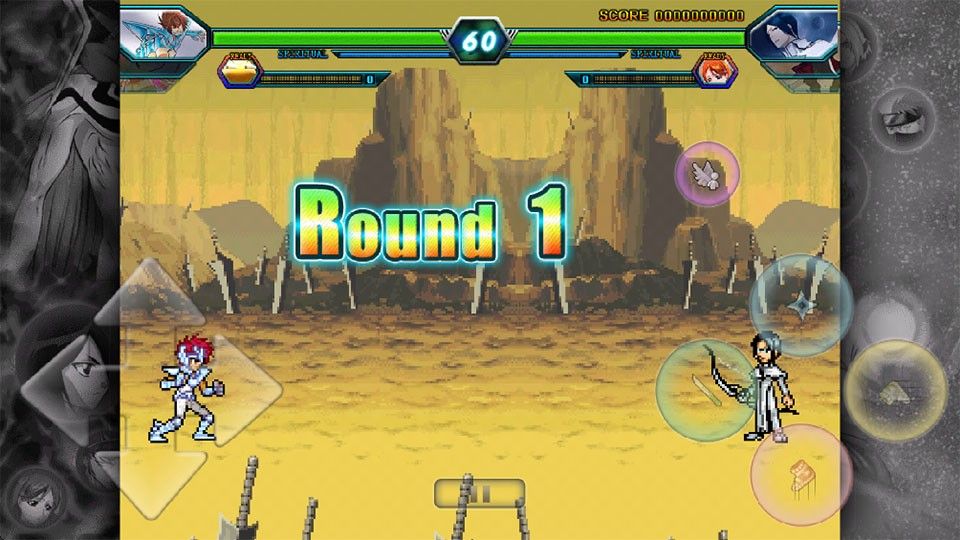Tap the yellow bubble button

(895, 390)
